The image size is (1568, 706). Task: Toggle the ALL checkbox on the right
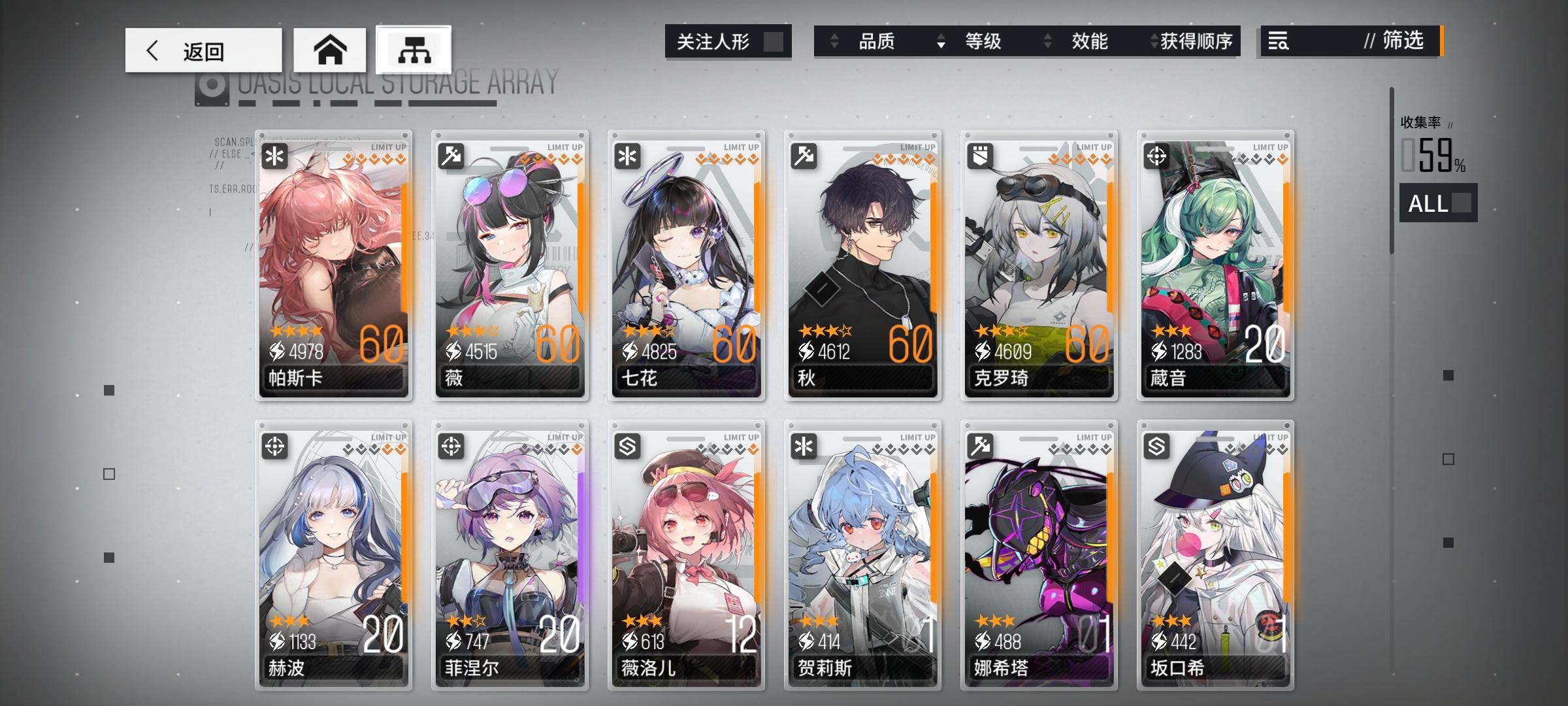pyautogui.click(x=1461, y=204)
